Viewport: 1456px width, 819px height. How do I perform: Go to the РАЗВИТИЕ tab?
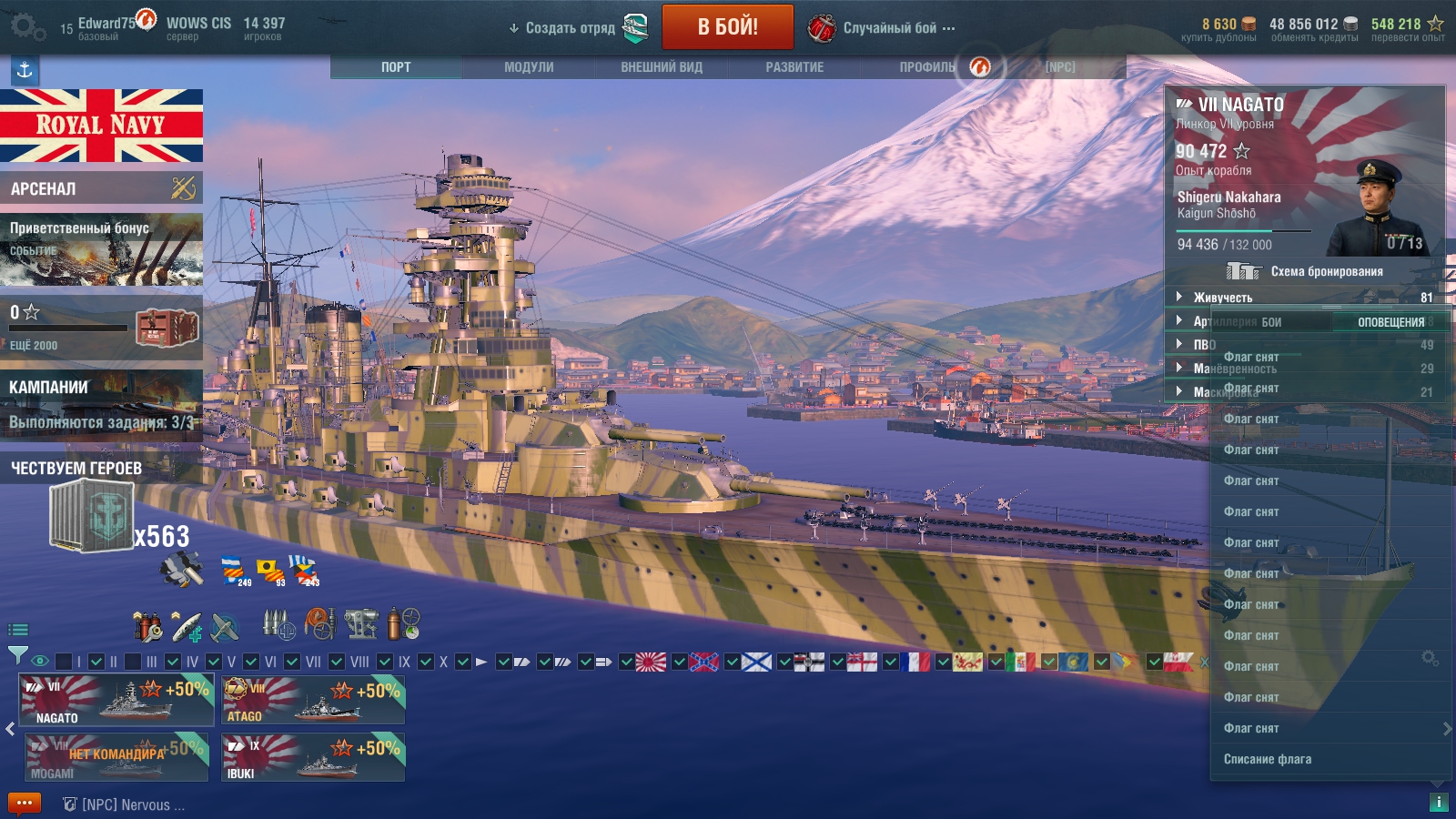794,67
